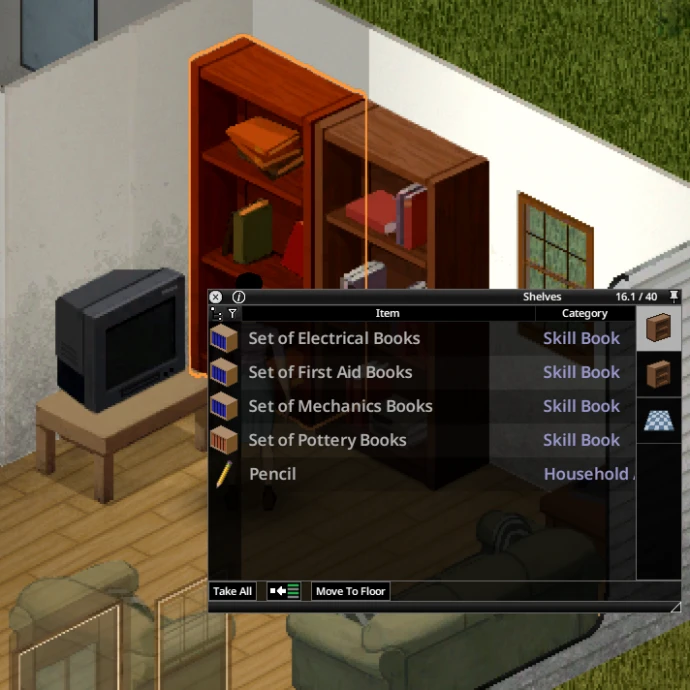This screenshot has height=690, width=690.
Task: Close the Shelves loot window
Action: click(215, 297)
